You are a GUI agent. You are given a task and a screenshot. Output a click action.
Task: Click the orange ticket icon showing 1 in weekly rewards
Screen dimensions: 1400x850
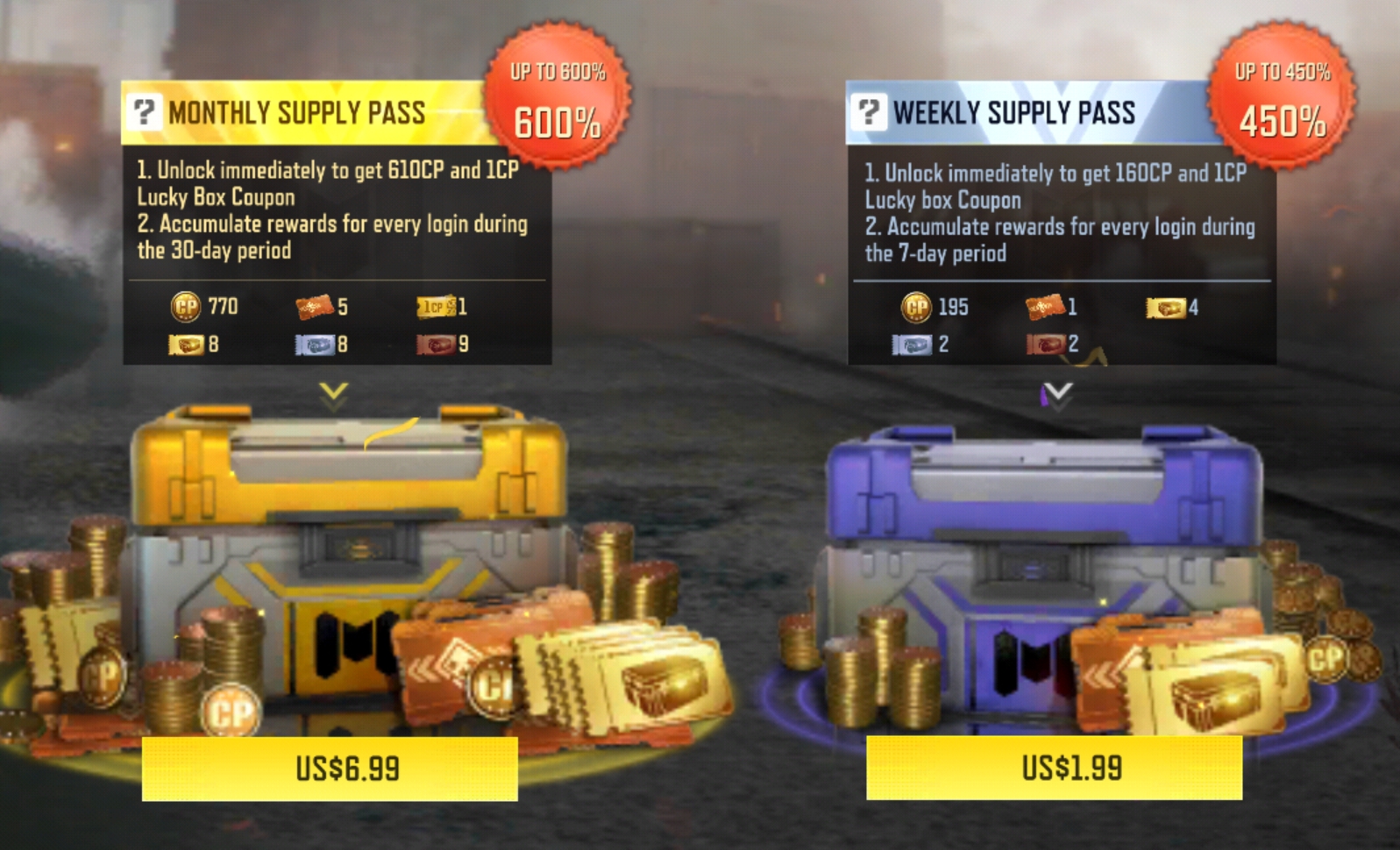1044,308
